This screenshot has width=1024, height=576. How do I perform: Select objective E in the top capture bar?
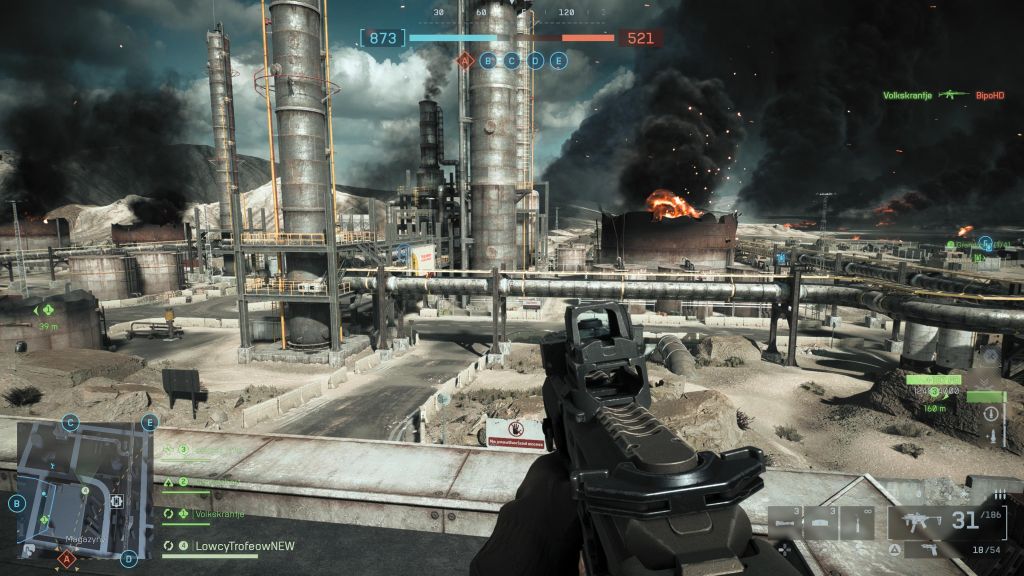tap(559, 60)
